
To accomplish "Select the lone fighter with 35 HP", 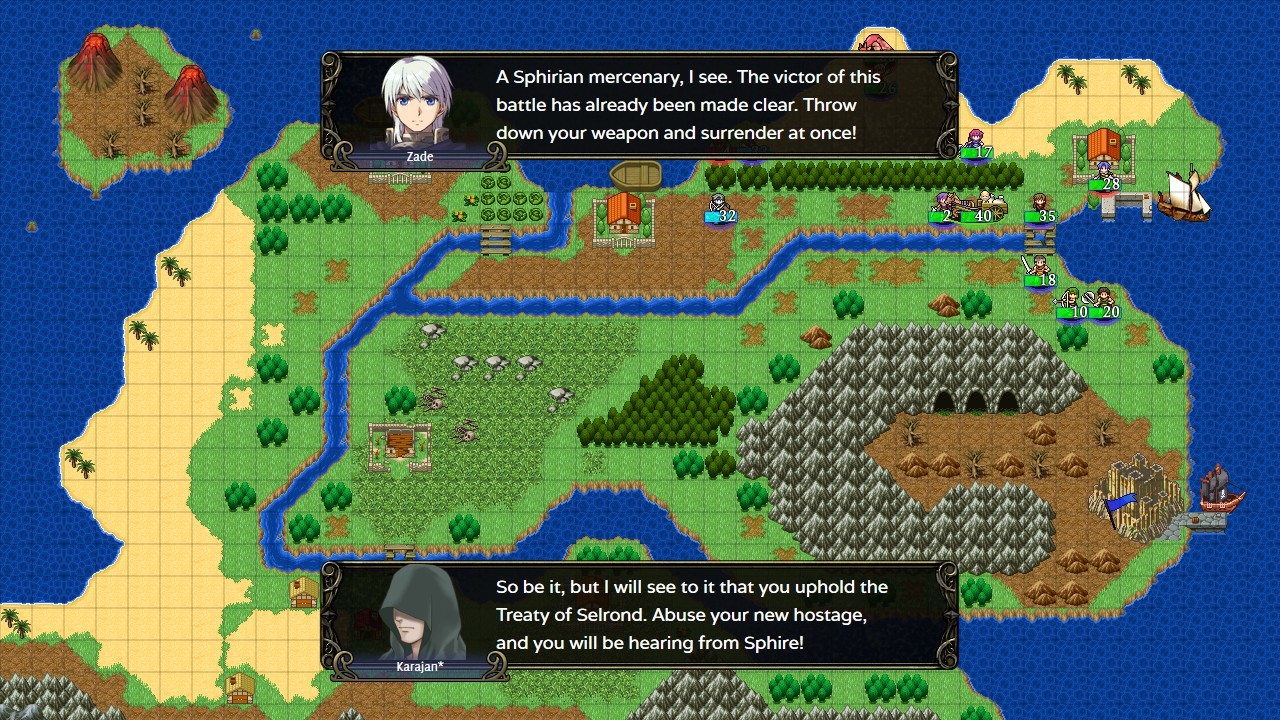I will tap(1040, 203).
